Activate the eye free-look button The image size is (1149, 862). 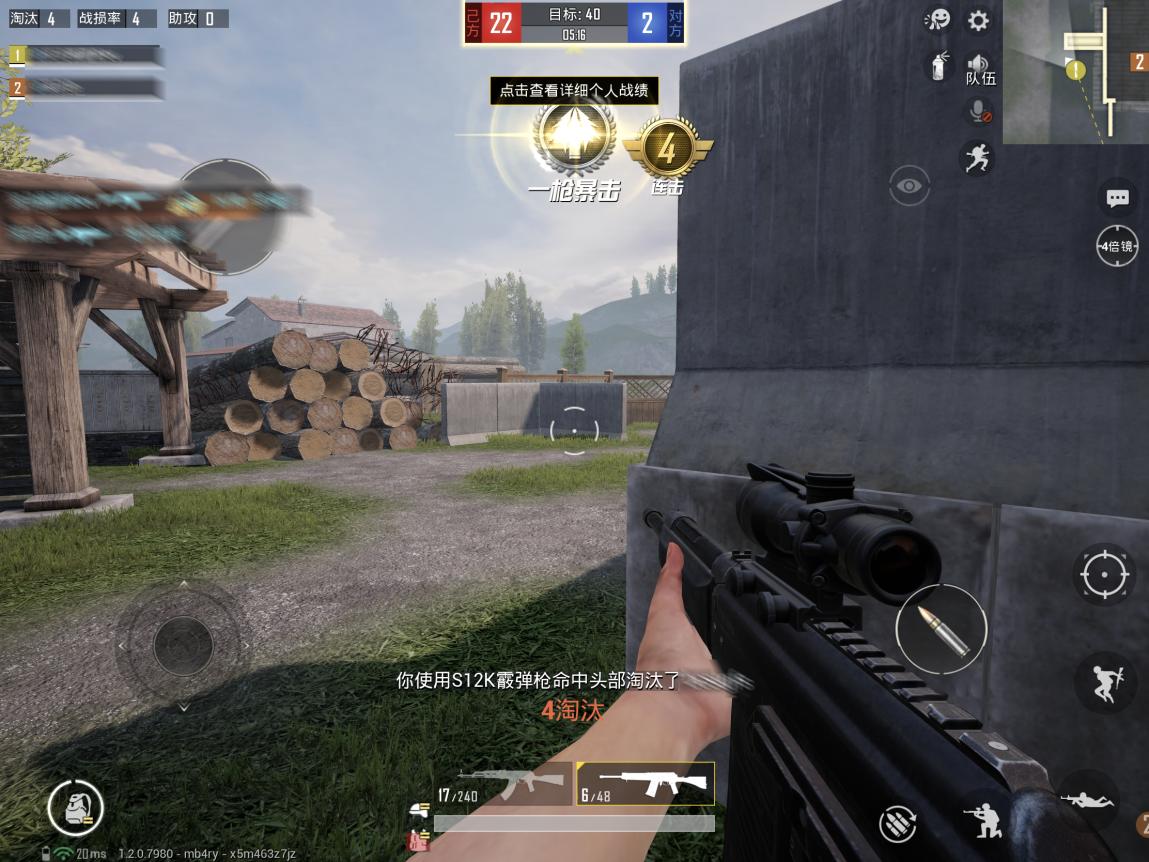pos(909,185)
